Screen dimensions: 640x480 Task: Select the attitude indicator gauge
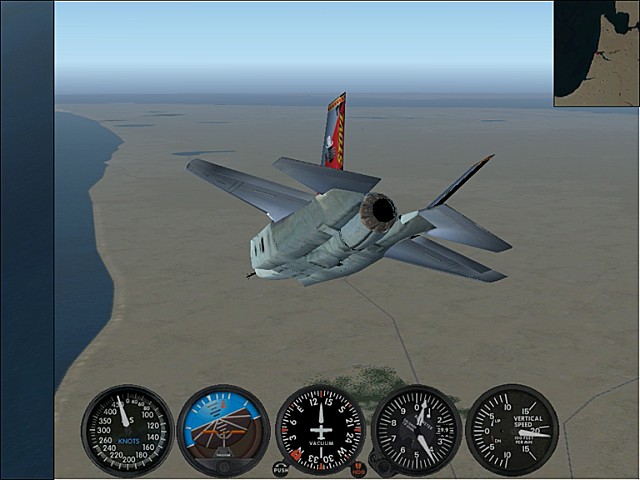pos(223,430)
